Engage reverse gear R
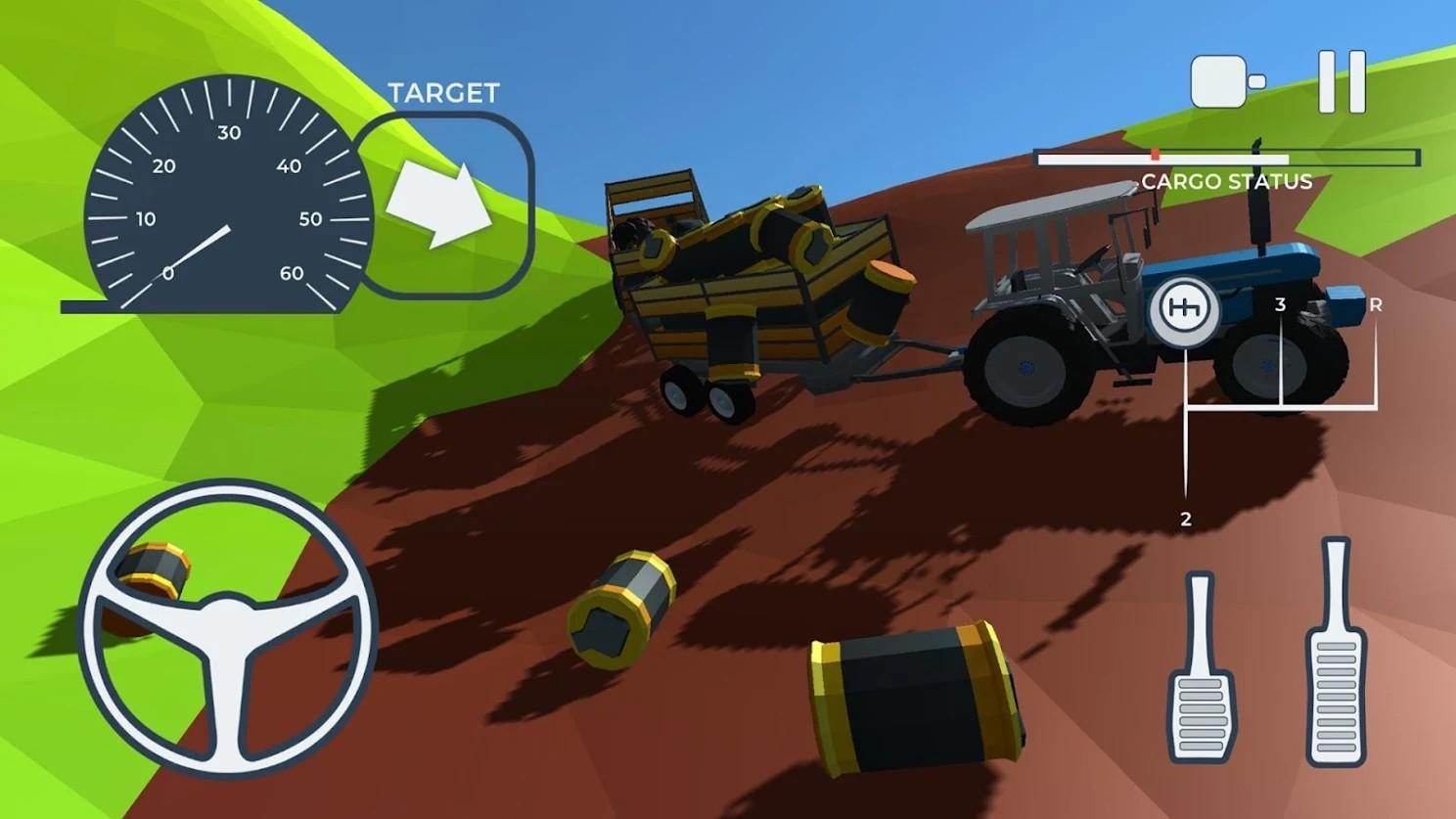Viewport: 1456px width, 819px height. 1377,306
